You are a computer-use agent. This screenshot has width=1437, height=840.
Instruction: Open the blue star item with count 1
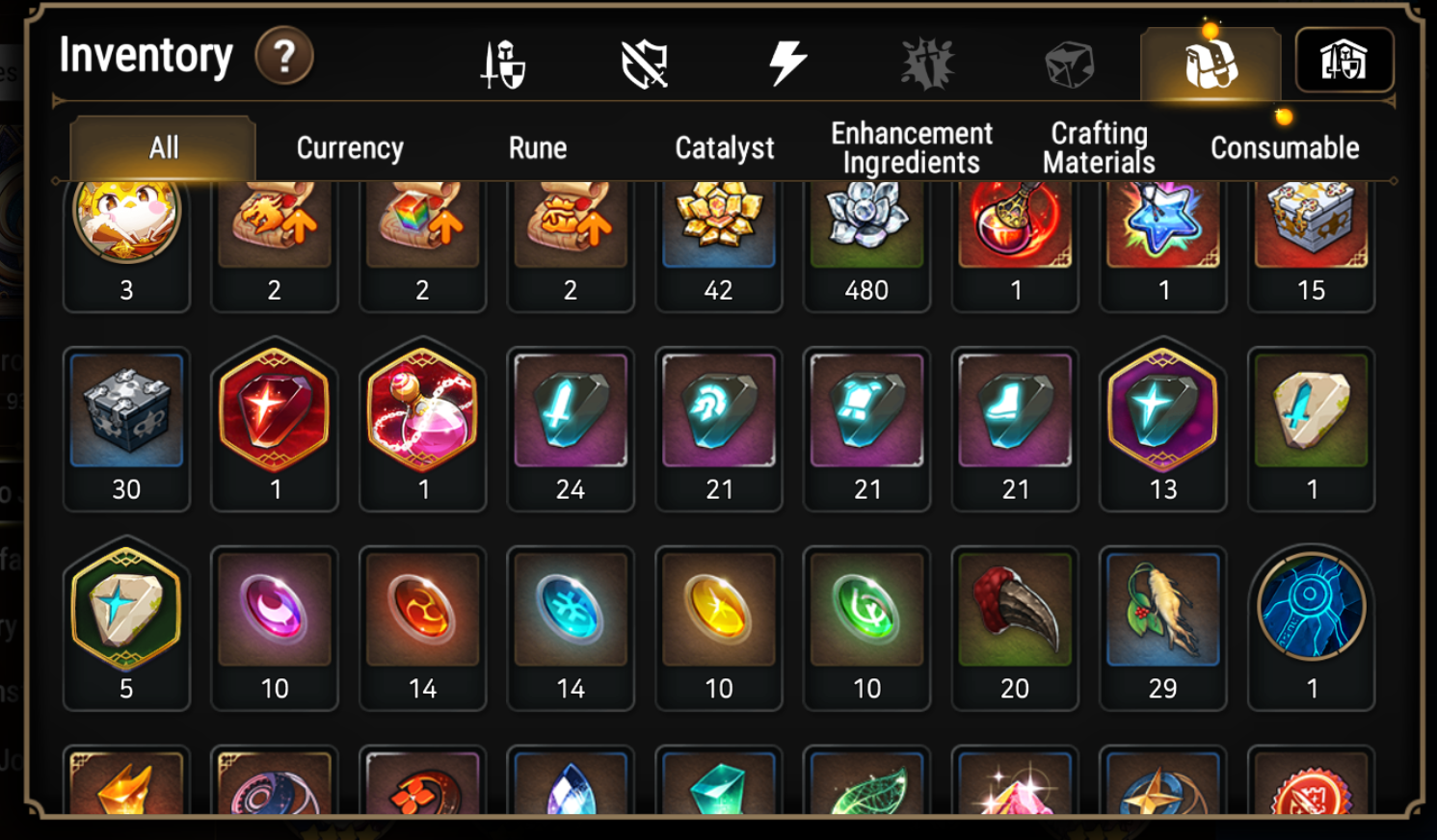[1162, 223]
